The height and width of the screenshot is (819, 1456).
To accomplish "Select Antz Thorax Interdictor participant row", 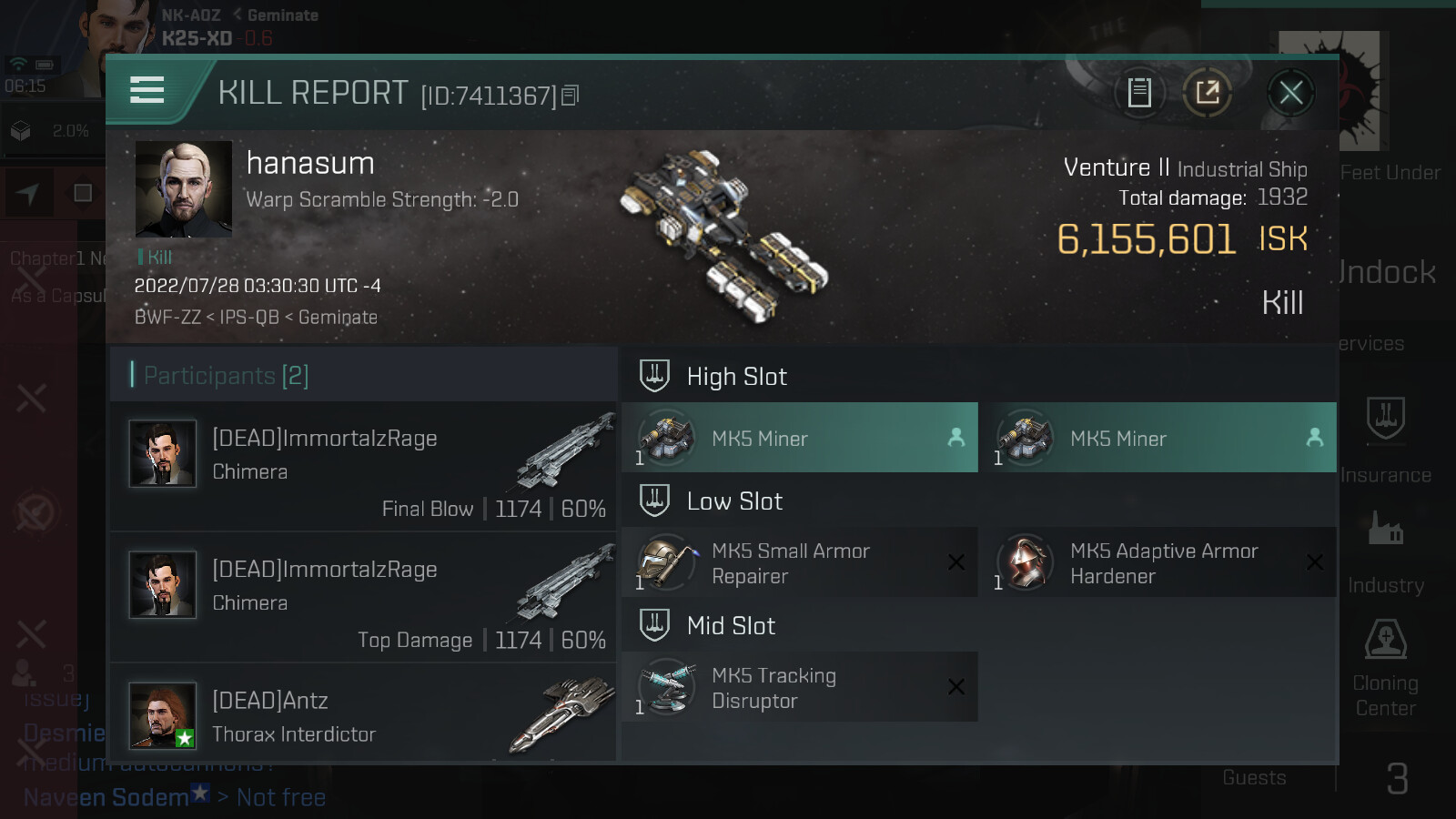I will (364, 716).
